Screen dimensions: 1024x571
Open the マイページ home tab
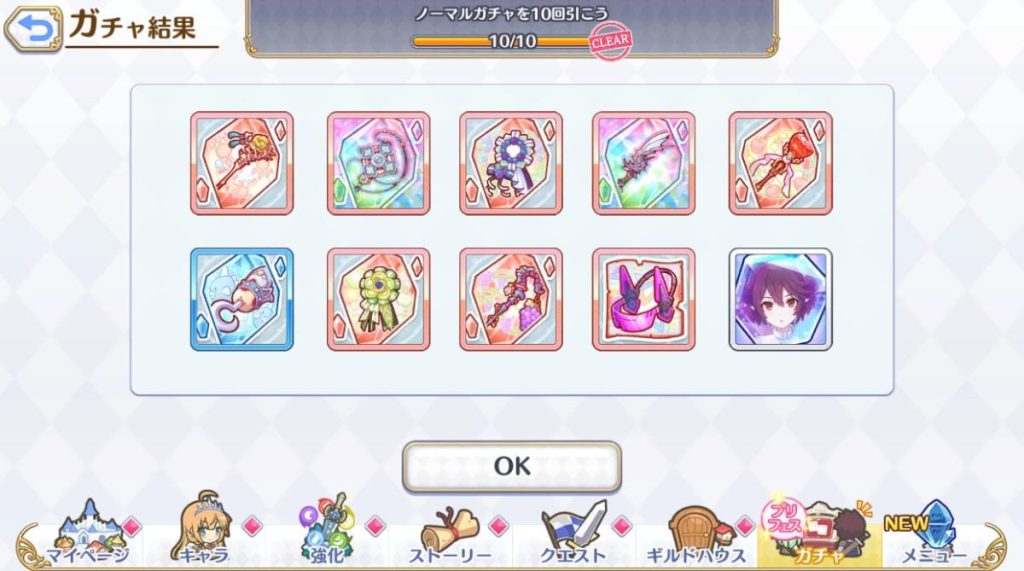(87, 537)
